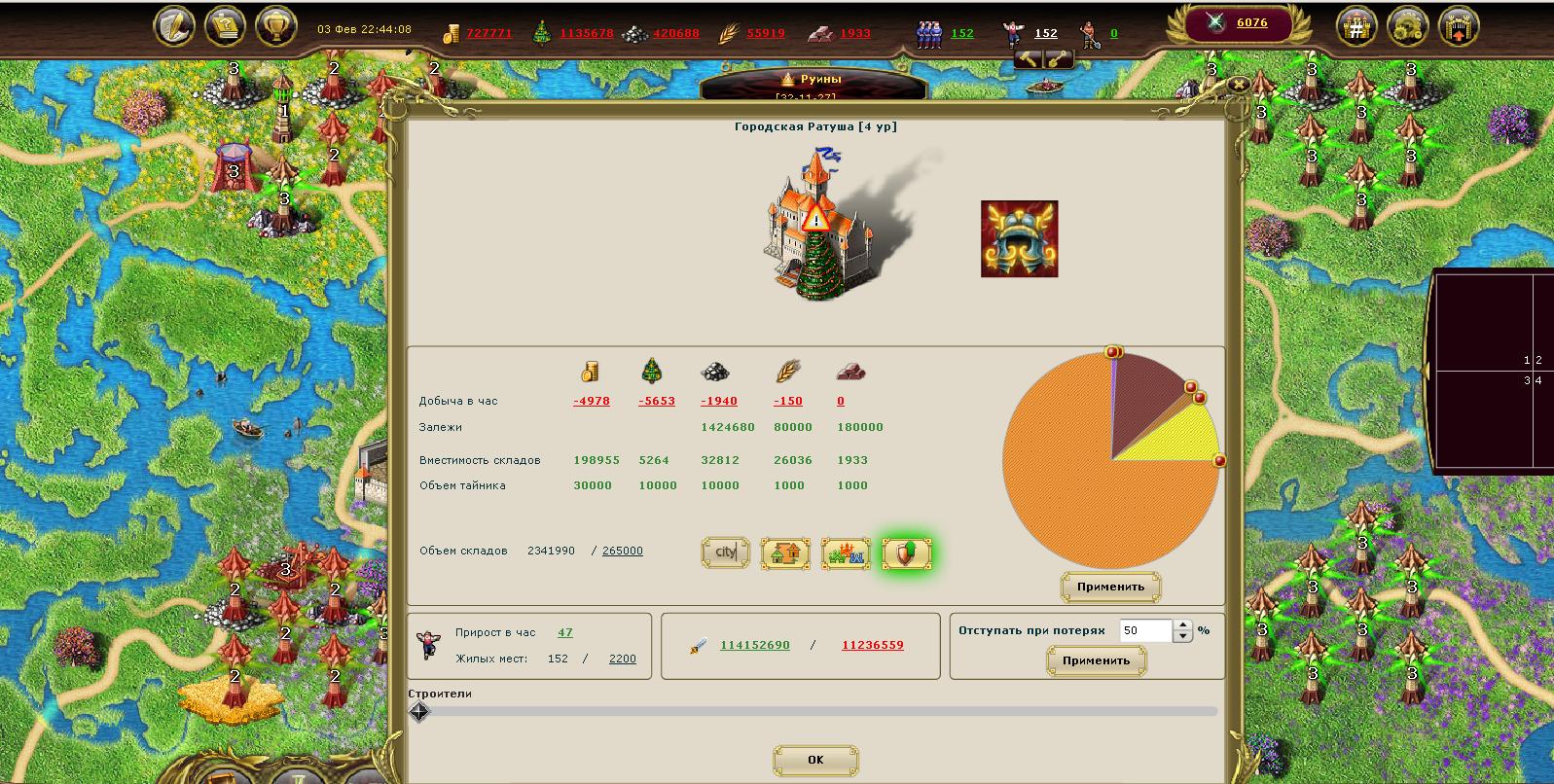This screenshot has height=784, width=1554.
Task: Click the hammer button below resource bar
Action: (1030, 59)
